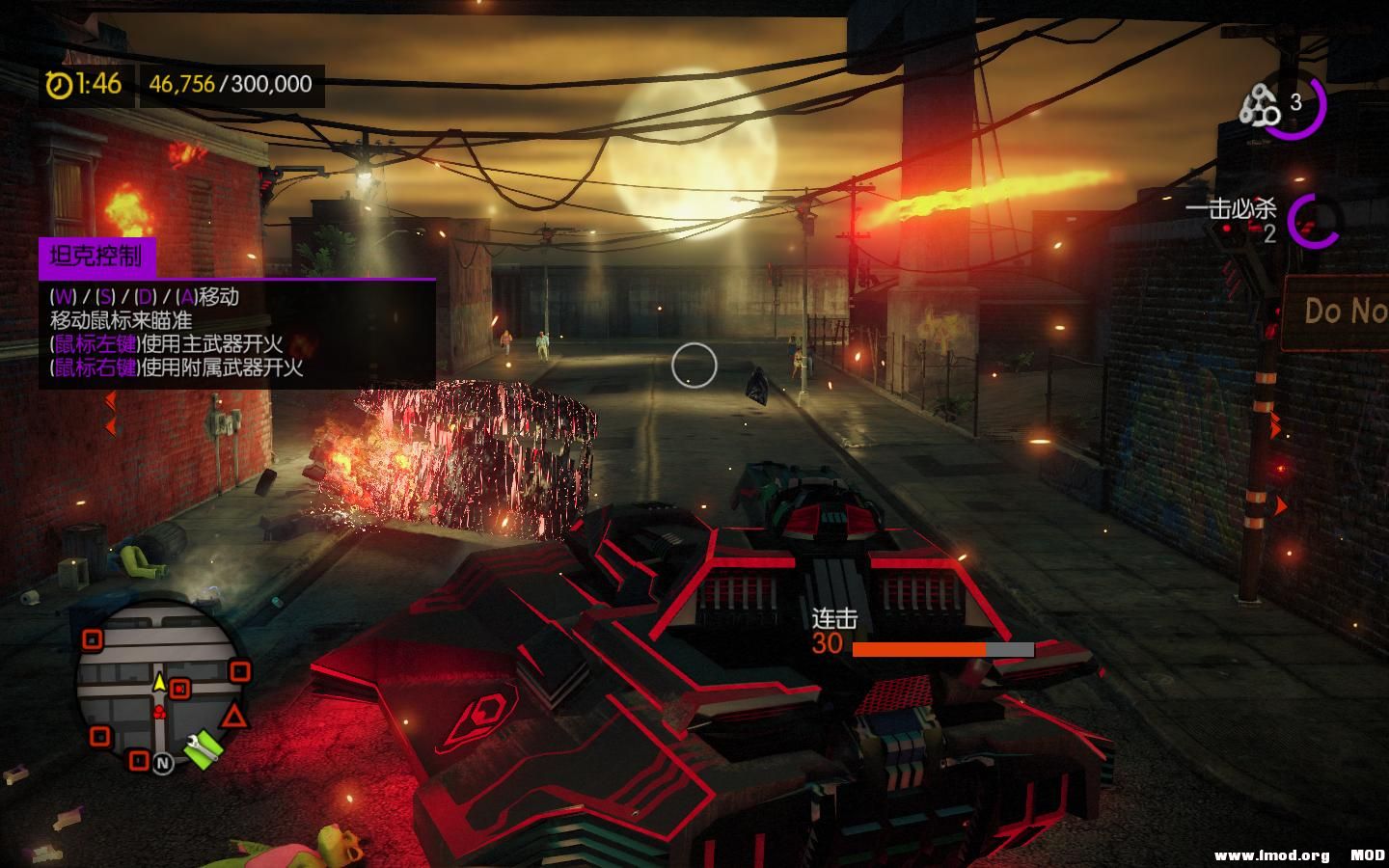Toggle the 一击必杀 ability ring
This screenshot has height=868, width=1389.
tap(1314, 220)
